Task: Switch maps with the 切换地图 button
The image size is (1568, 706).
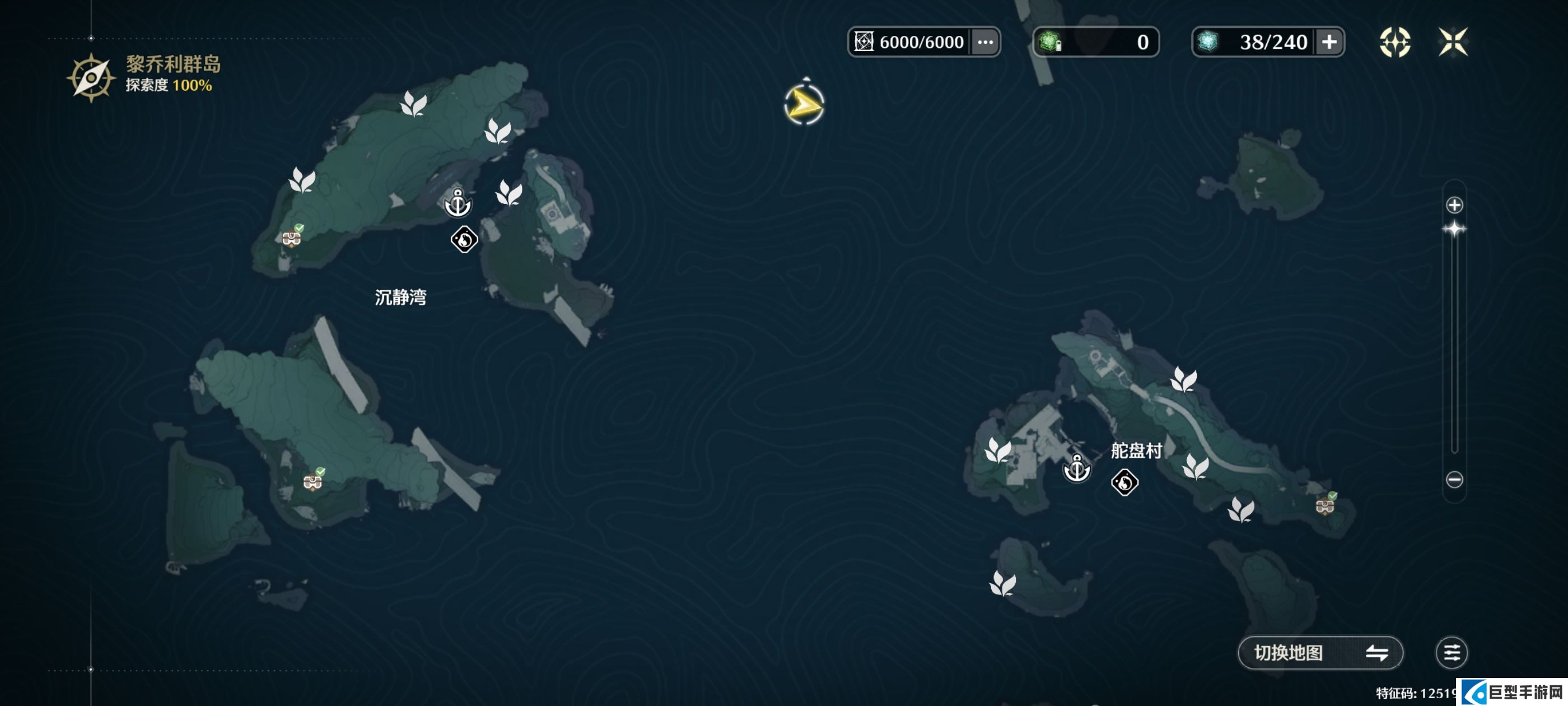Action: [x=1320, y=652]
